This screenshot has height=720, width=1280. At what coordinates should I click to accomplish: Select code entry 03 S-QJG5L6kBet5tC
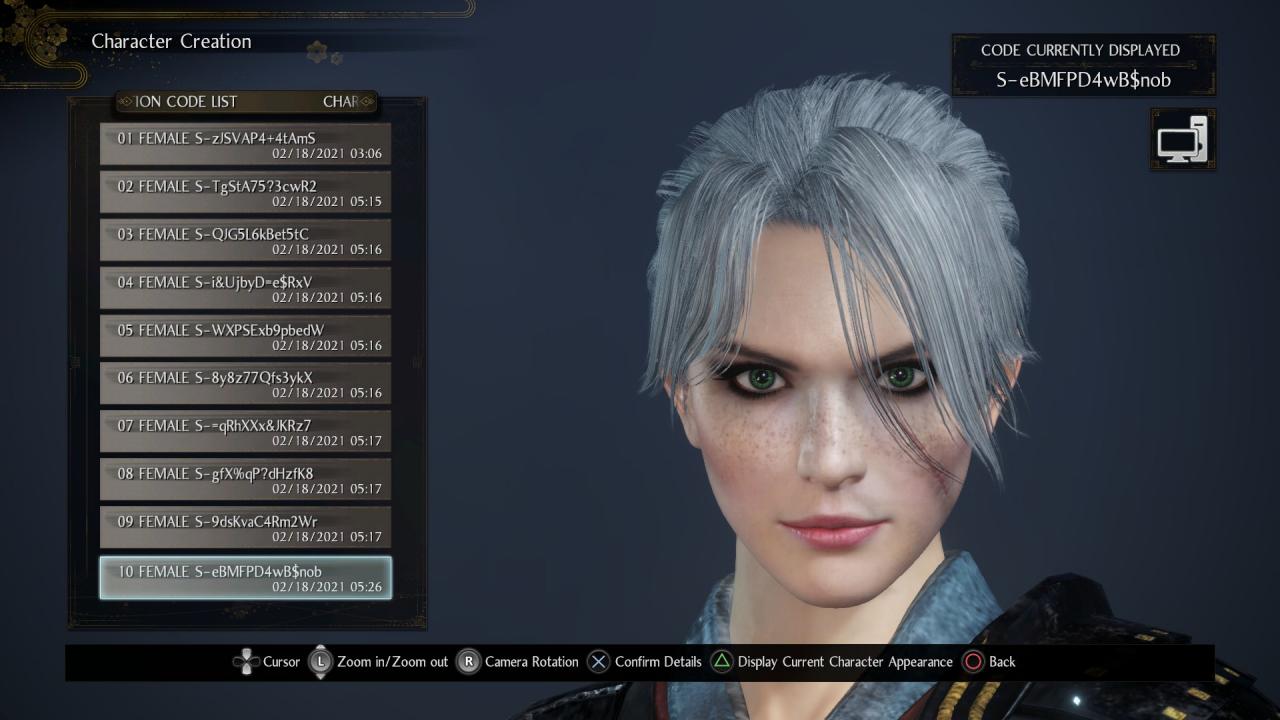pos(245,241)
